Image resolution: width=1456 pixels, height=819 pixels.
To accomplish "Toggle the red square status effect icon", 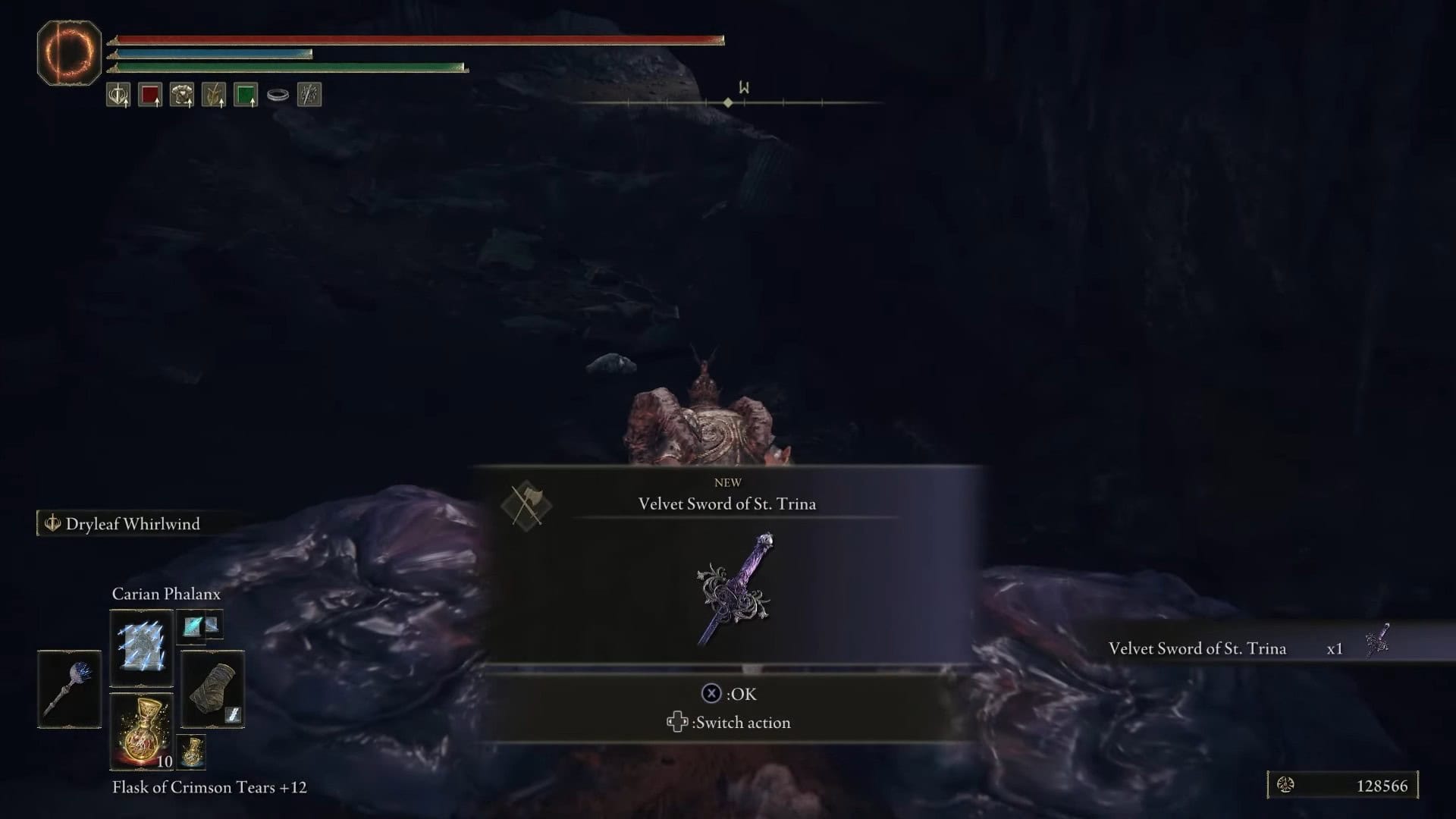I will 150,94.
